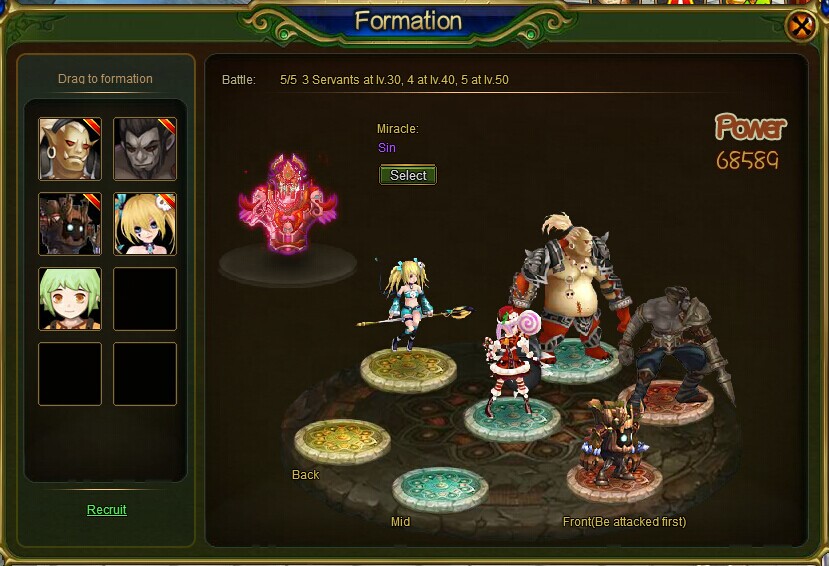This screenshot has height=566, width=829.
Task: Click the pink Sin miracle statue
Action: click(287, 205)
